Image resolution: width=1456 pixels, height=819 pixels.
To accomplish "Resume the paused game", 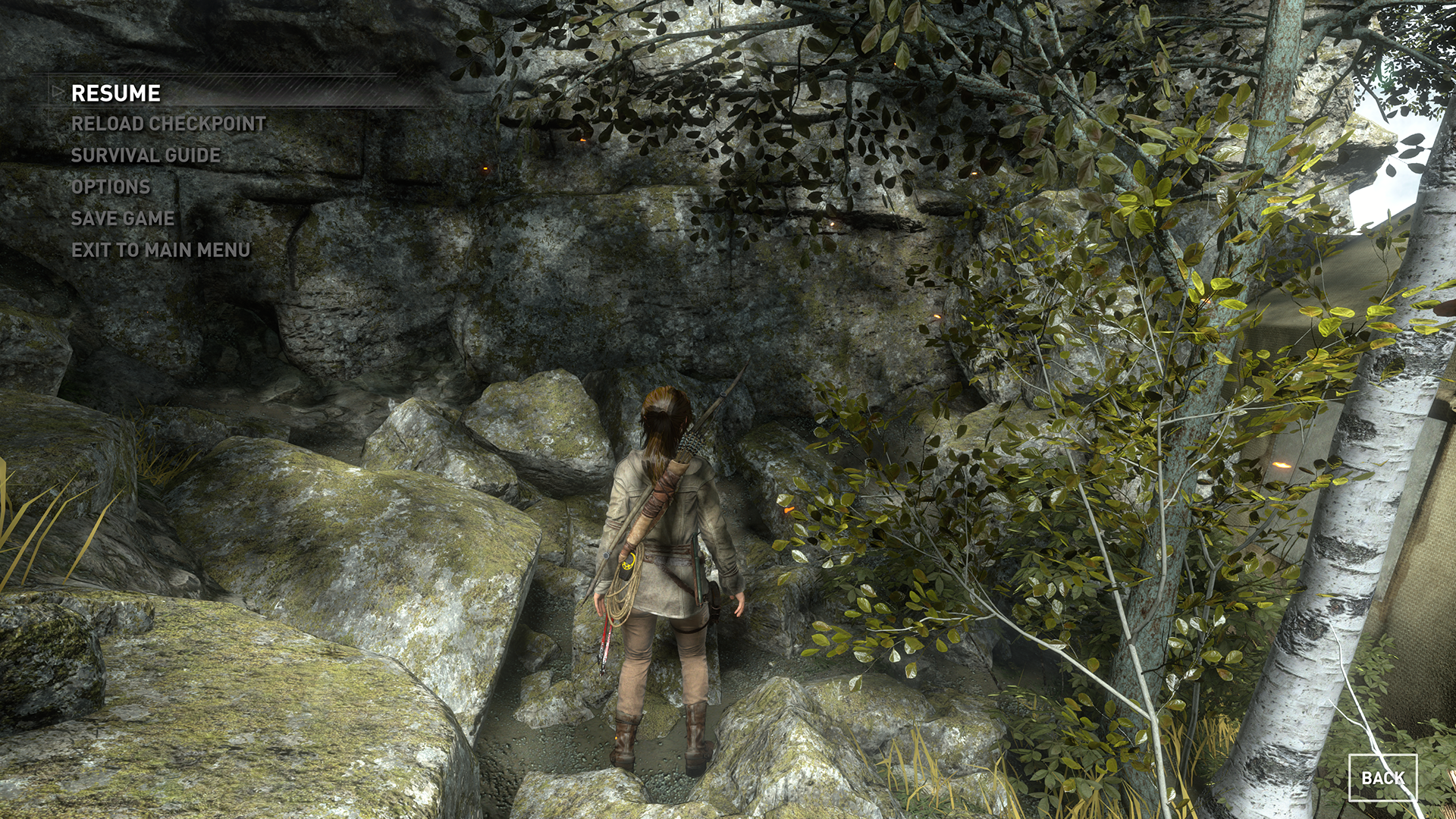I will [x=116, y=93].
